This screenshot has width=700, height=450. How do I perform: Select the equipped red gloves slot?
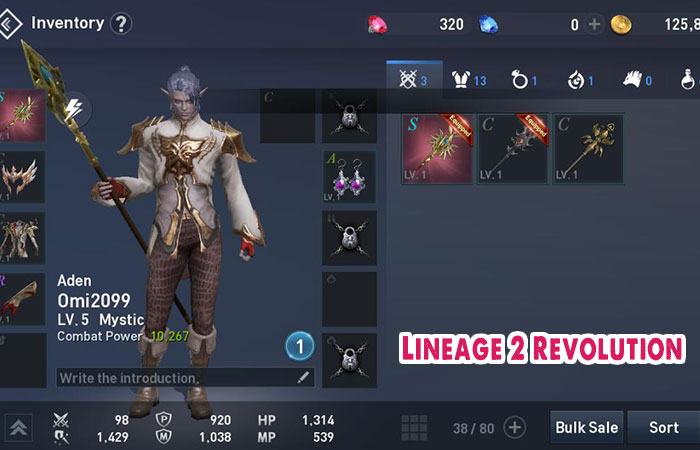22,298
